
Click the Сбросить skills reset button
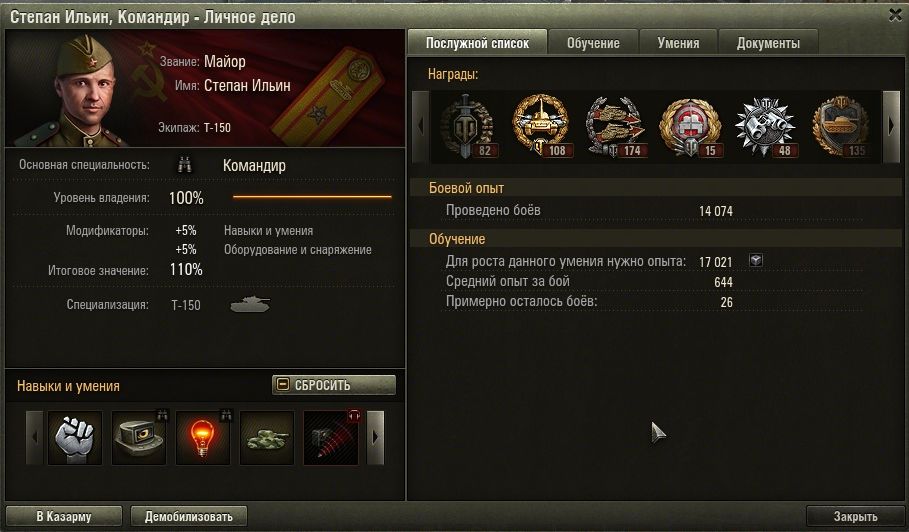coord(334,385)
